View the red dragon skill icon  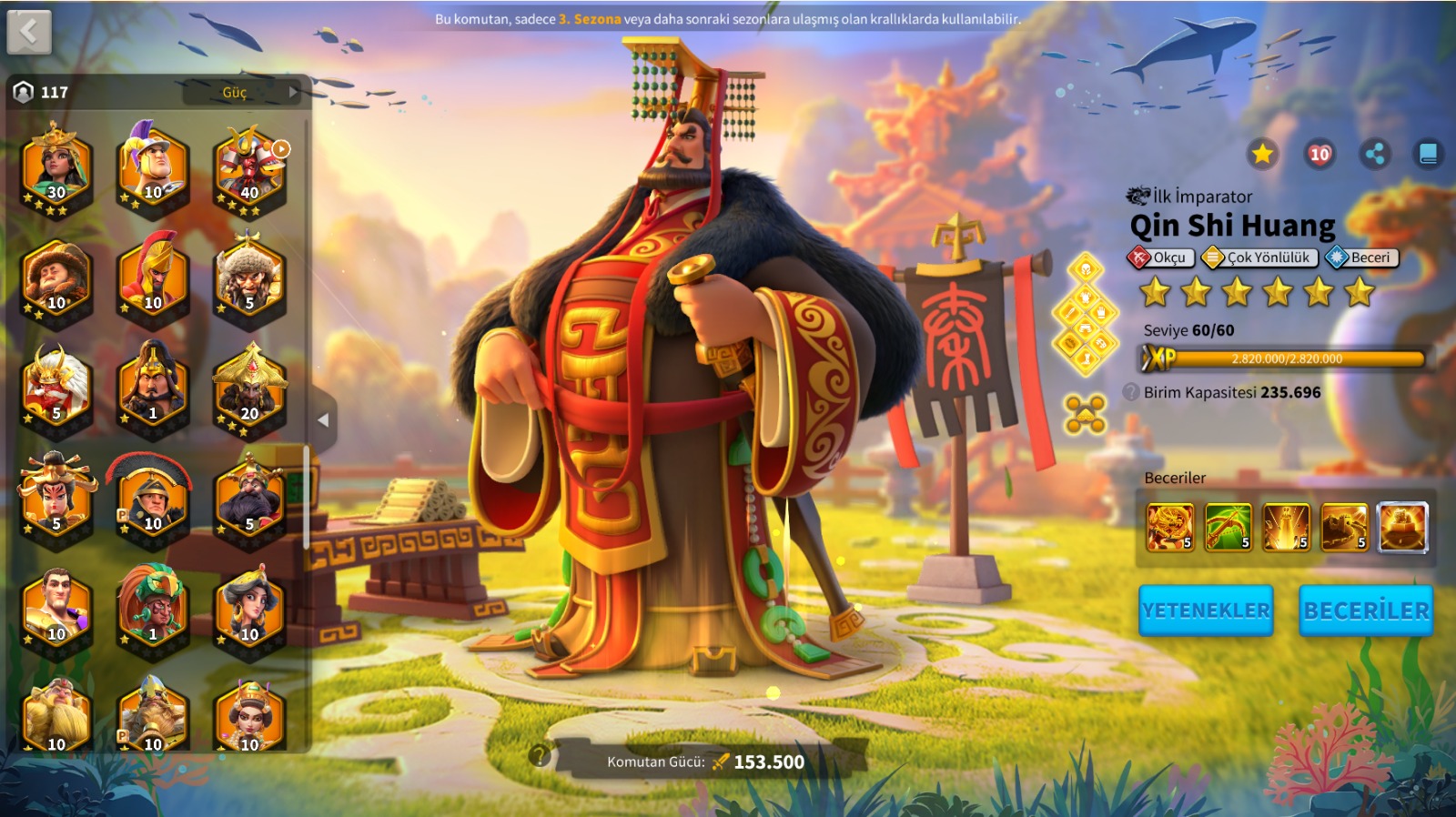pos(1170,528)
